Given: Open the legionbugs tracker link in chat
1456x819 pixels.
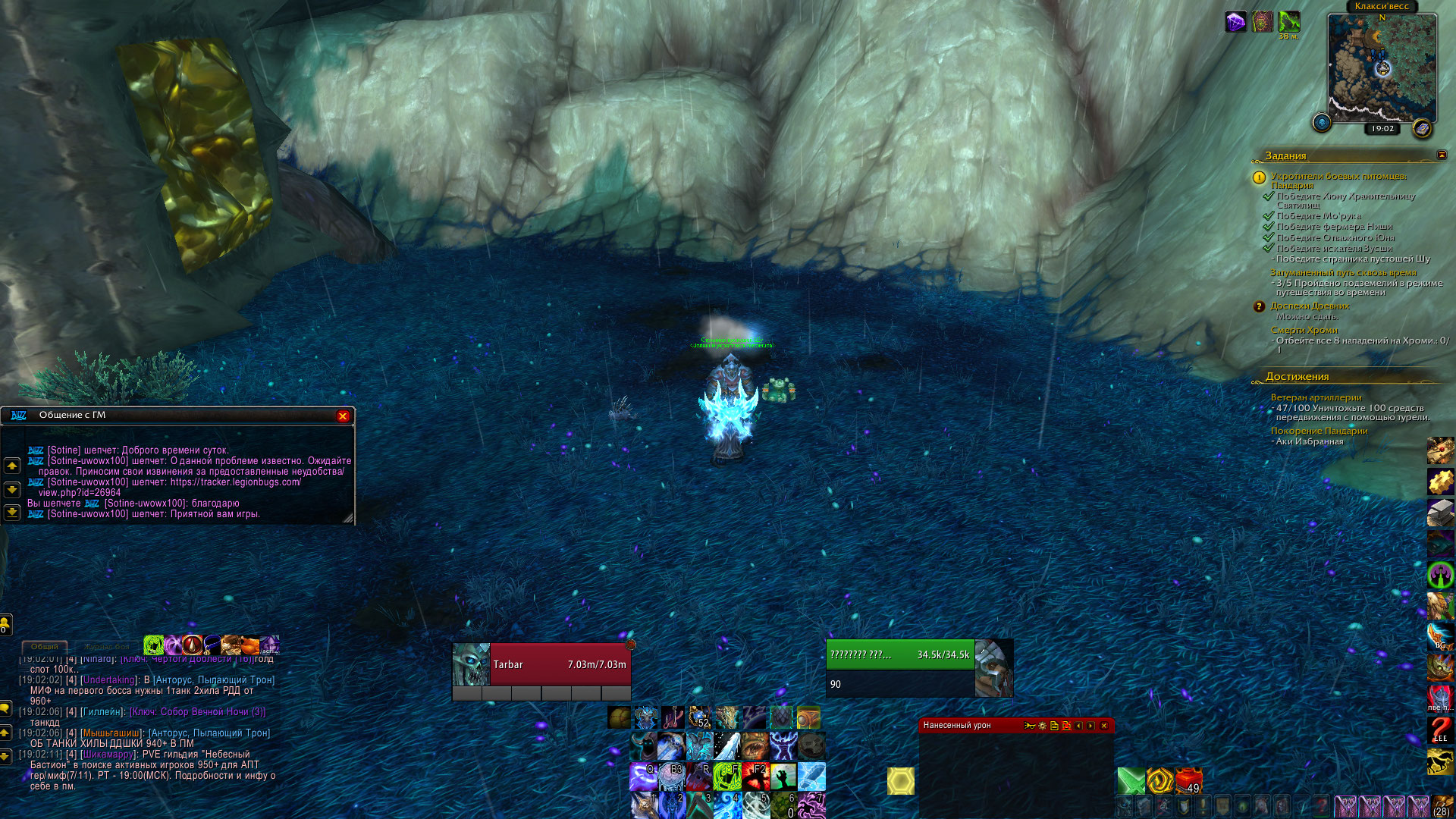Looking at the screenshot, I should point(235,482).
